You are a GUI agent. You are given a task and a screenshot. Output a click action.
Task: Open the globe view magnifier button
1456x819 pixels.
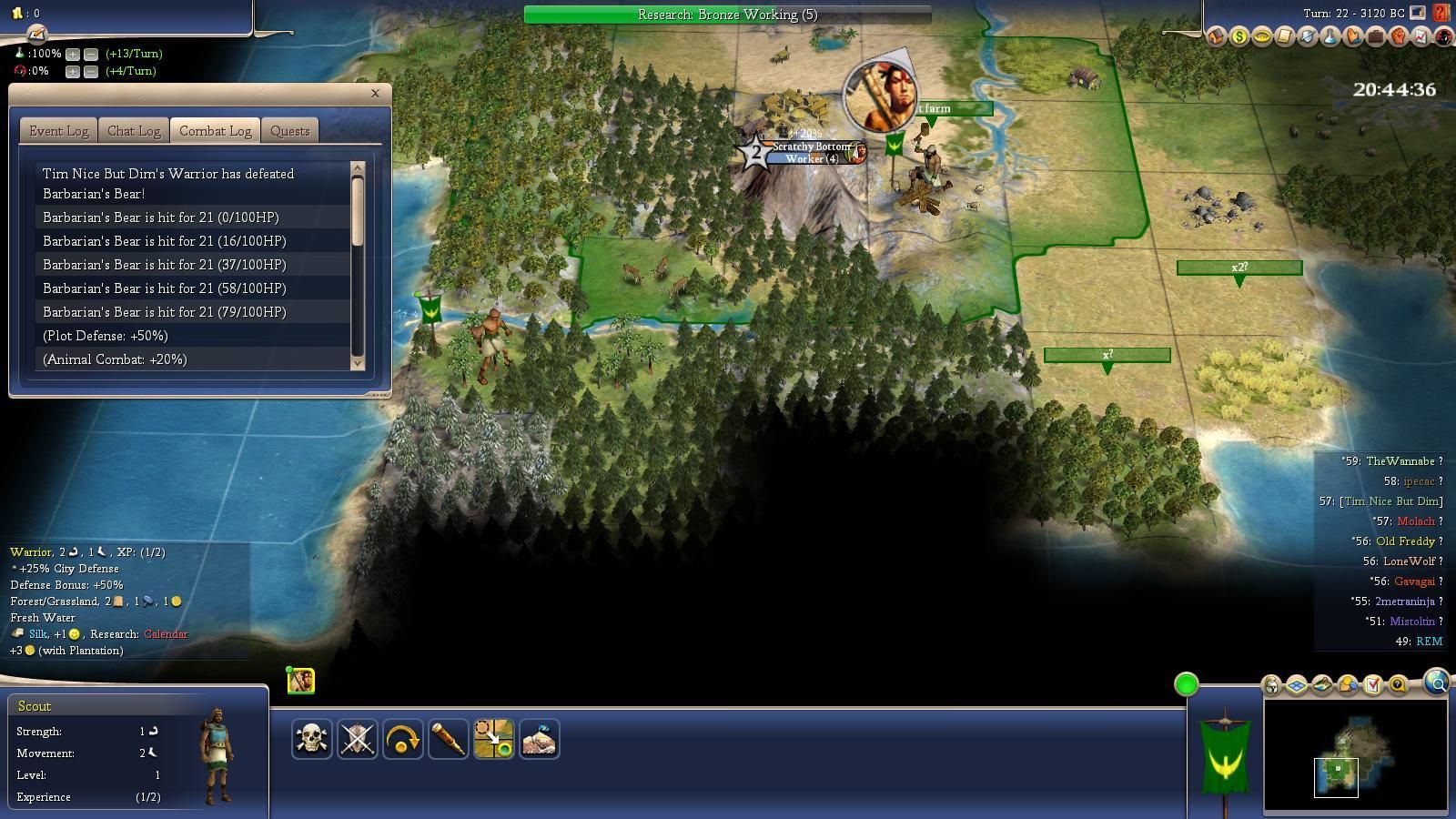click(1436, 682)
